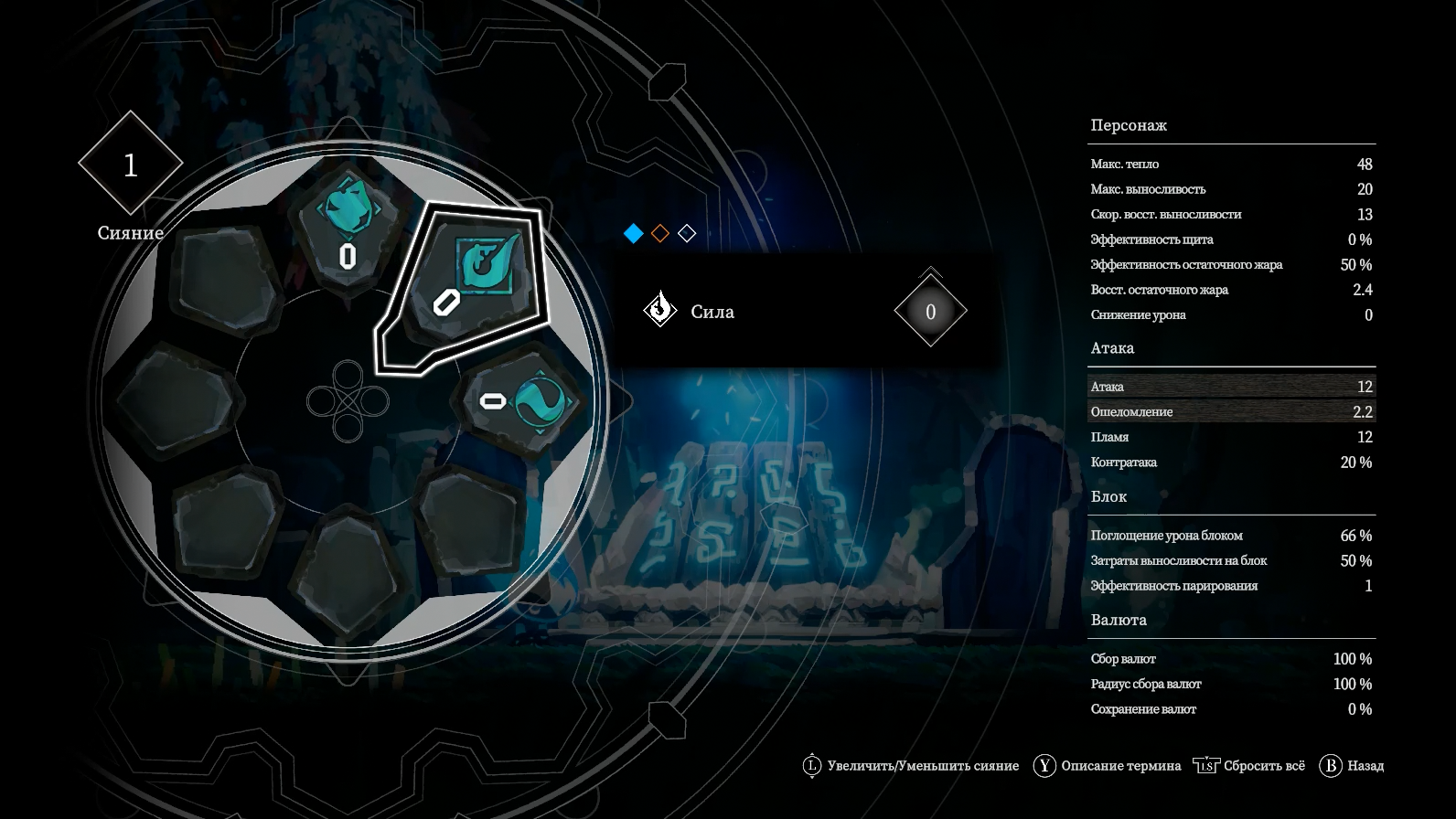Click the Пламя stat row
Image resolution: width=1456 pixels, height=819 pixels.
1231,437
